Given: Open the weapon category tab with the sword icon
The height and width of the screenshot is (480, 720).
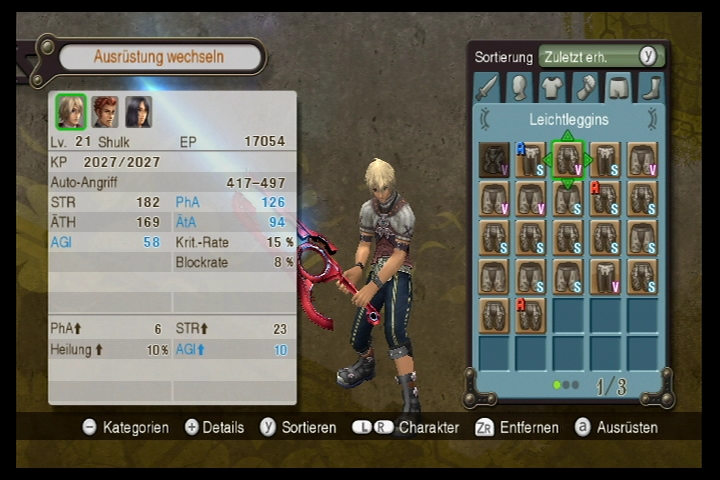Looking at the screenshot, I should pyautogui.click(x=487, y=88).
